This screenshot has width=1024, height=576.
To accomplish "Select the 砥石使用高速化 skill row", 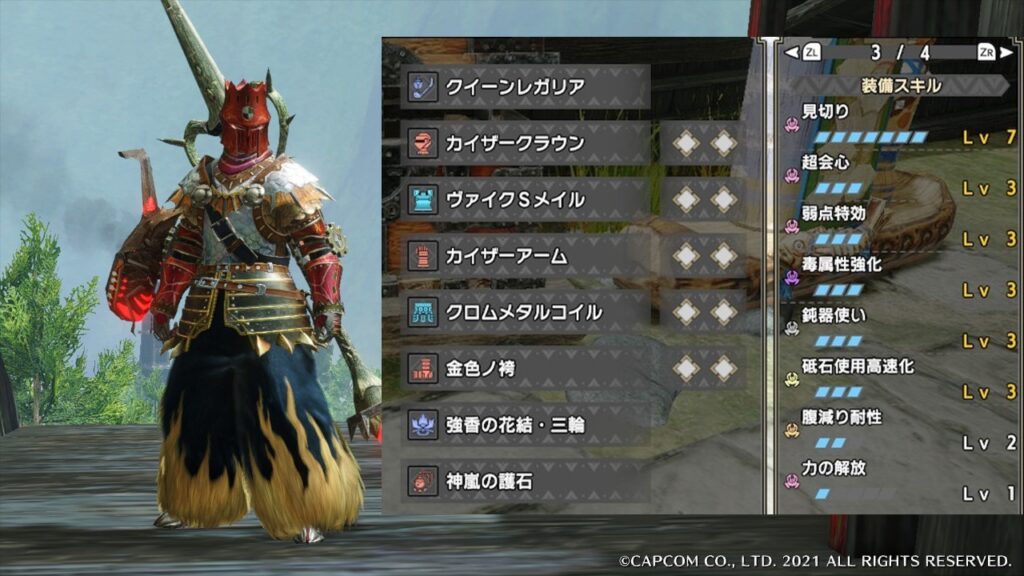I will point(900,380).
